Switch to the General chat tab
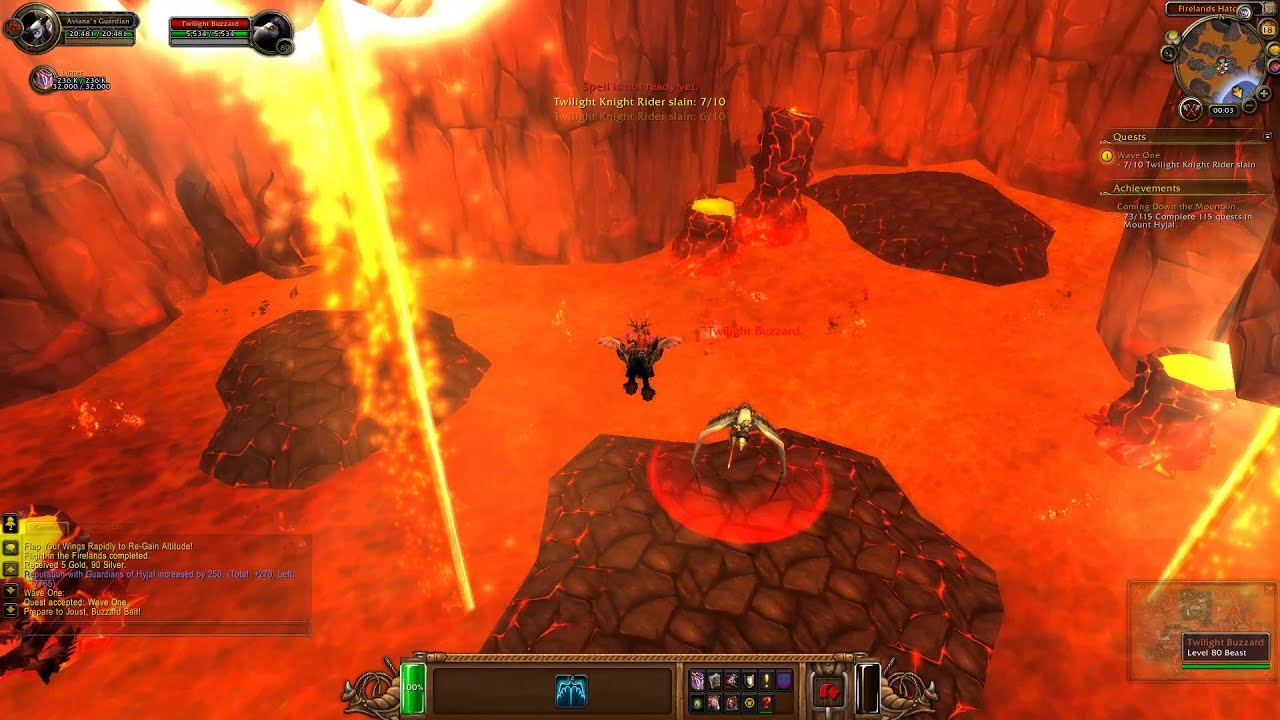Viewport: 1280px width, 720px height. [x=45, y=527]
